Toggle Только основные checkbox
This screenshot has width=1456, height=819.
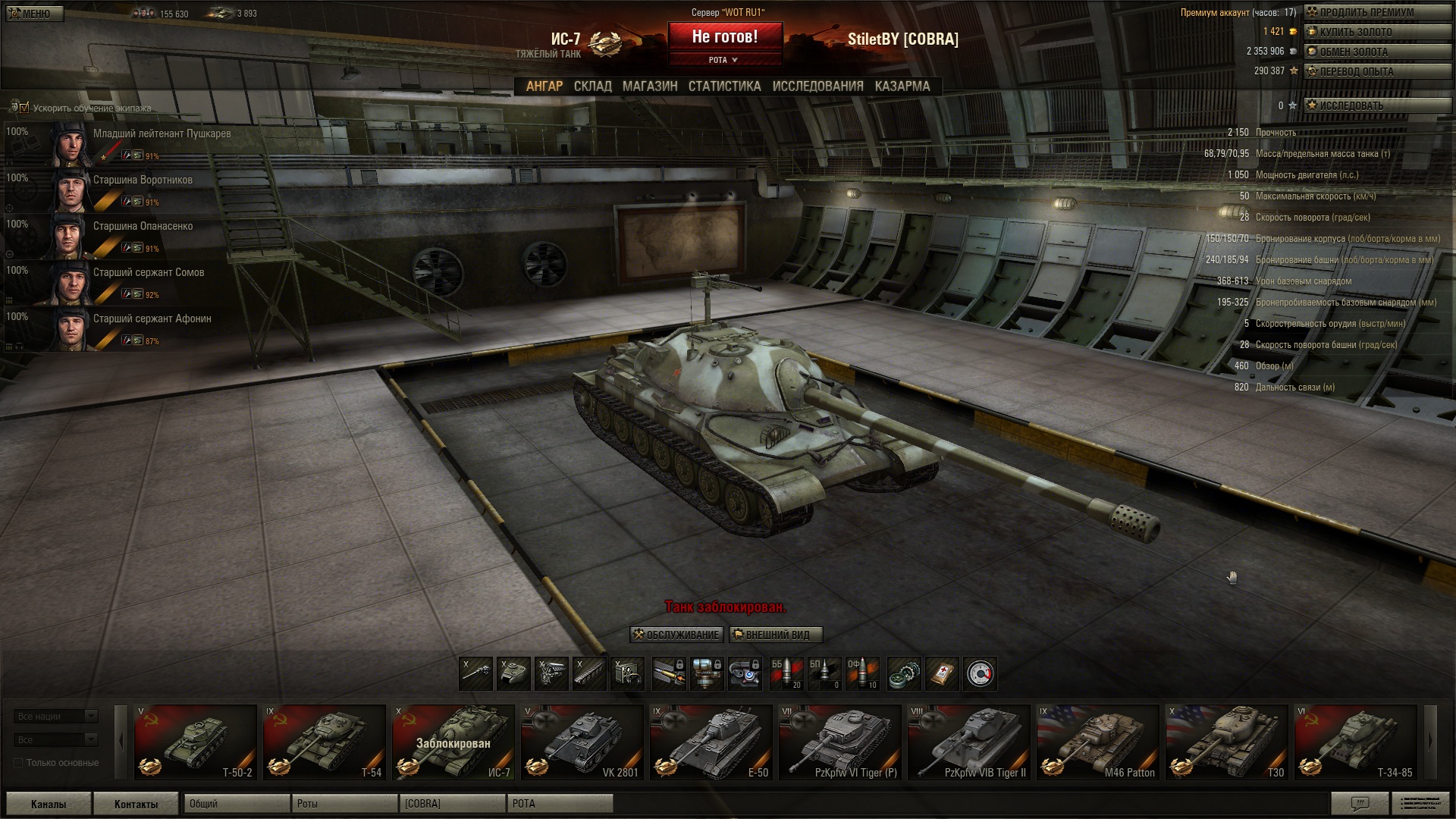click(19, 763)
